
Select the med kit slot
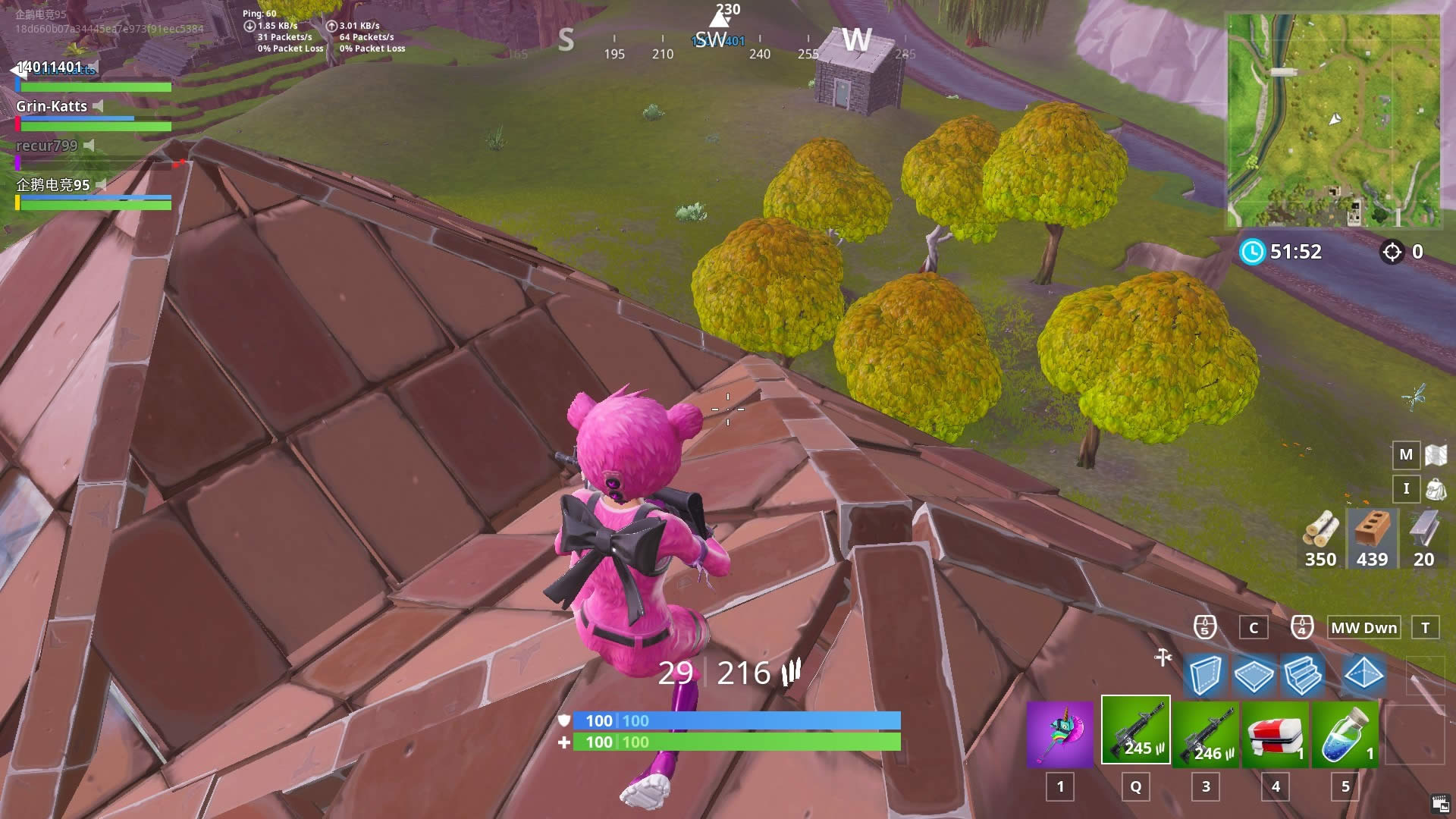coord(1276,733)
